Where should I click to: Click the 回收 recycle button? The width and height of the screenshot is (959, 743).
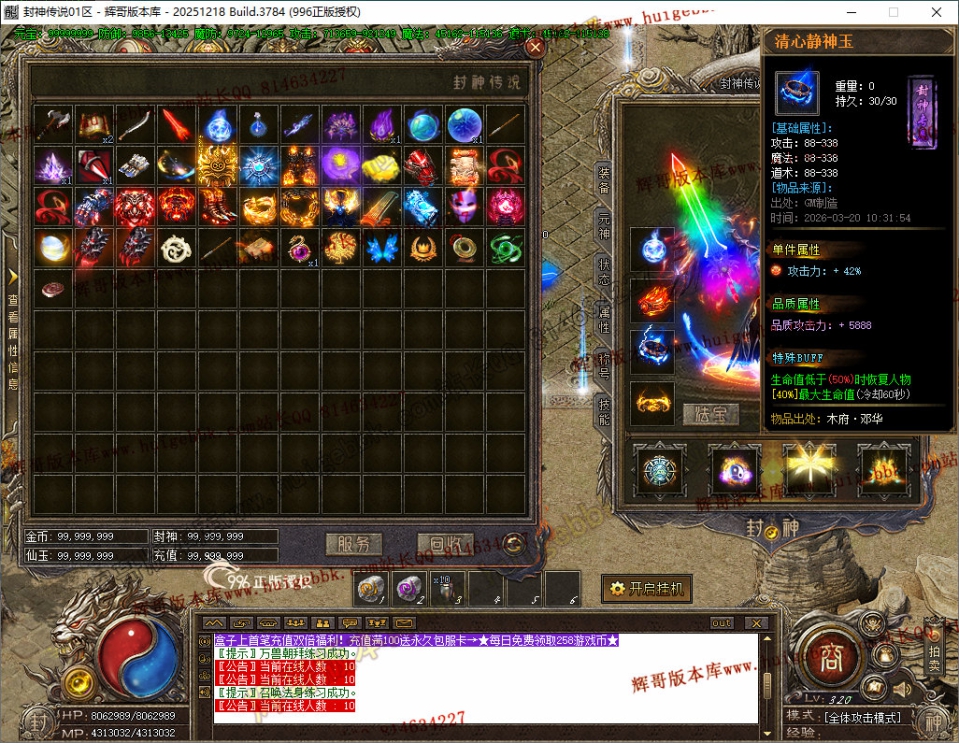(x=445, y=544)
